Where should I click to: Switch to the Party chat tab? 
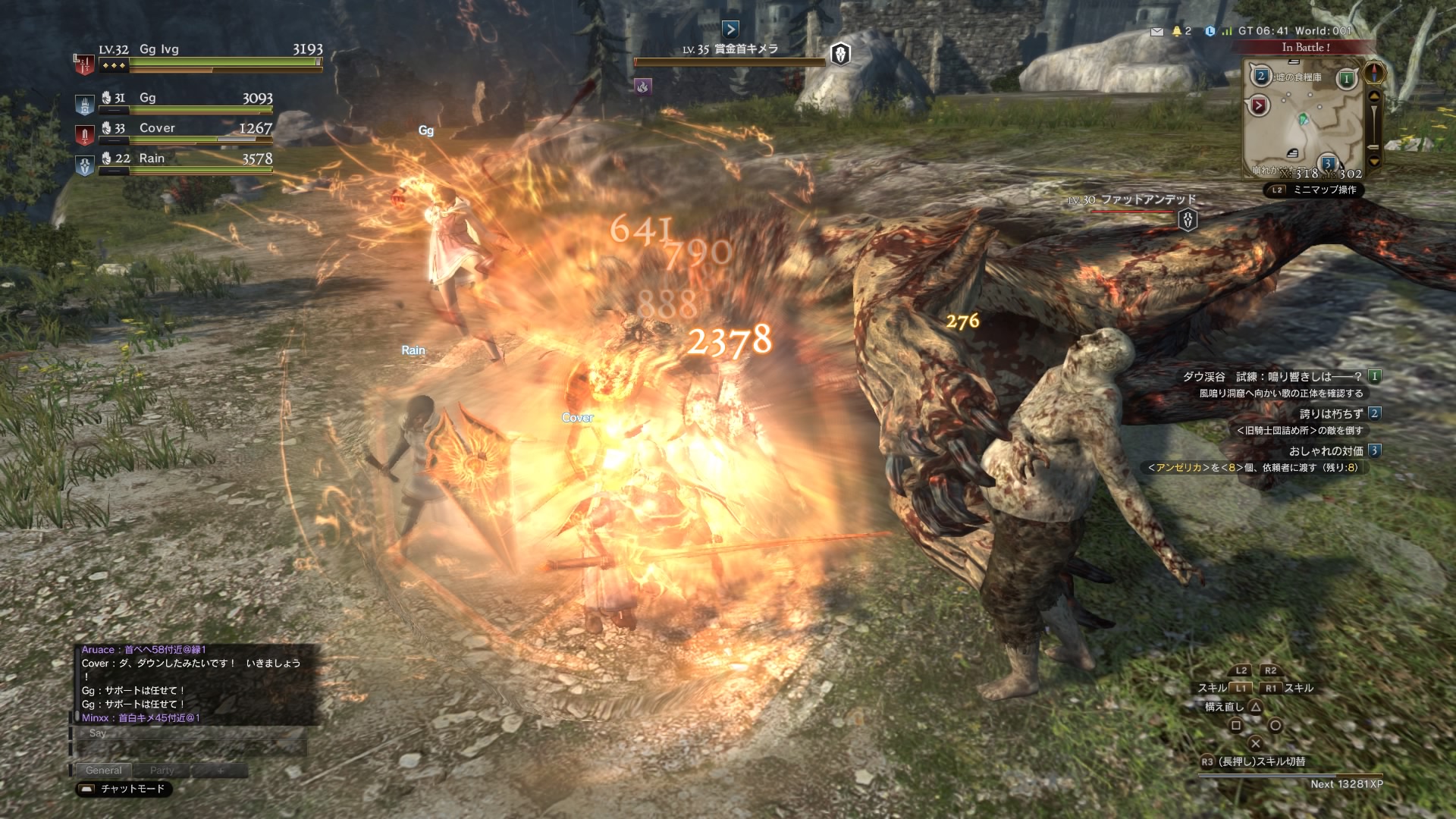[162, 770]
